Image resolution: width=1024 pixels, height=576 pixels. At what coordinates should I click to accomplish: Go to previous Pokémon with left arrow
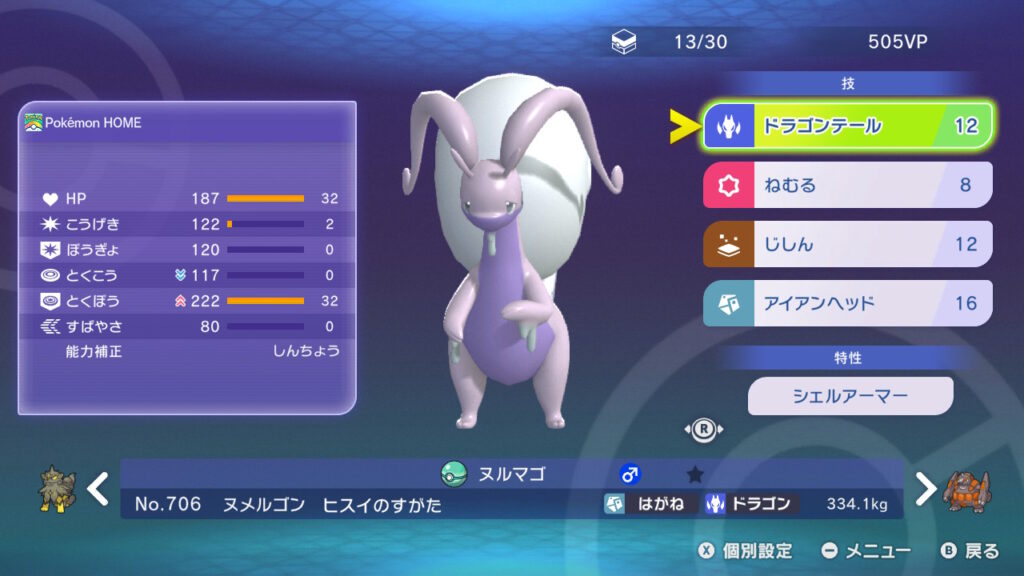98,489
